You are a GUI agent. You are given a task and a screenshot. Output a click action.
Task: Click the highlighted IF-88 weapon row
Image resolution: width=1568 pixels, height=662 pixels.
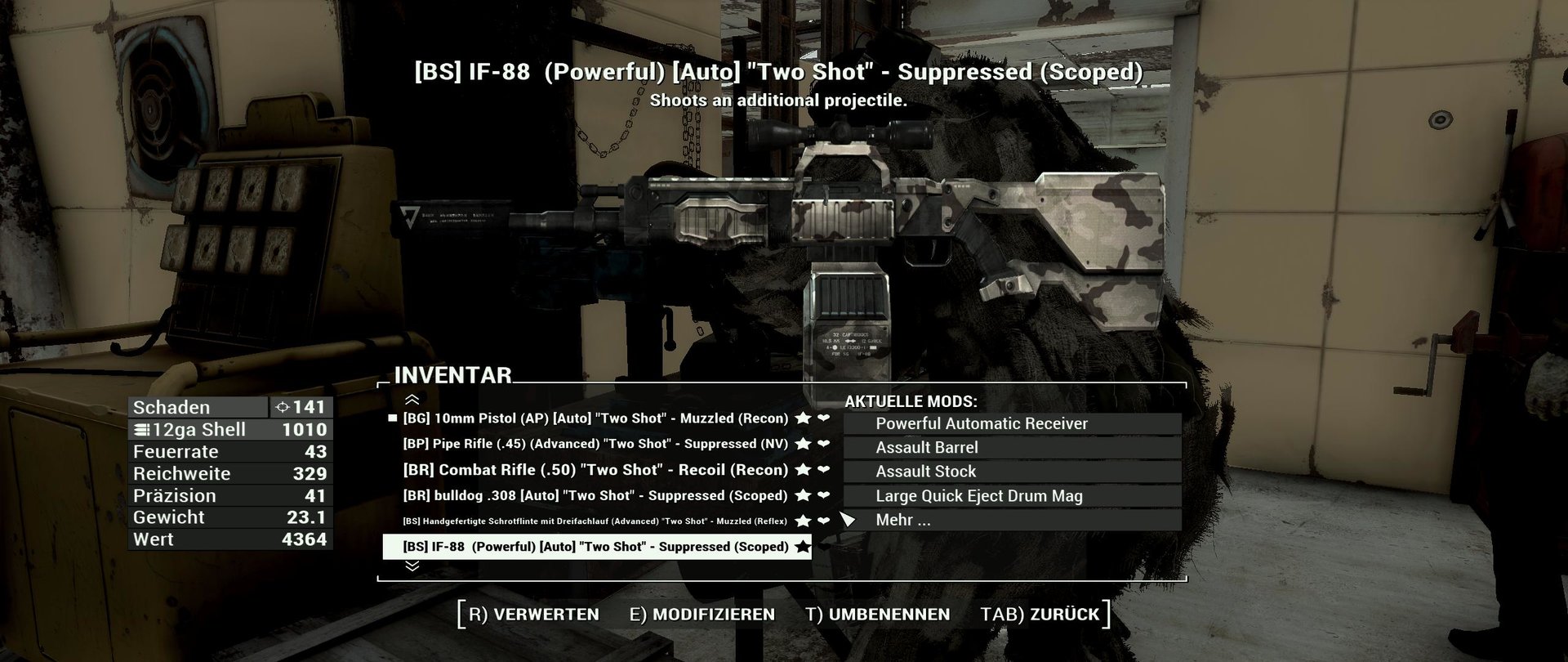pos(595,547)
